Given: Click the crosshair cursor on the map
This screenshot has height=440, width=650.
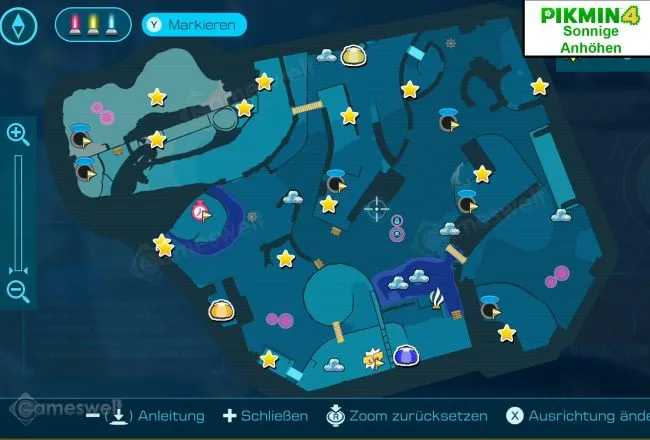Looking at the screenshot, I should point(377,208).
